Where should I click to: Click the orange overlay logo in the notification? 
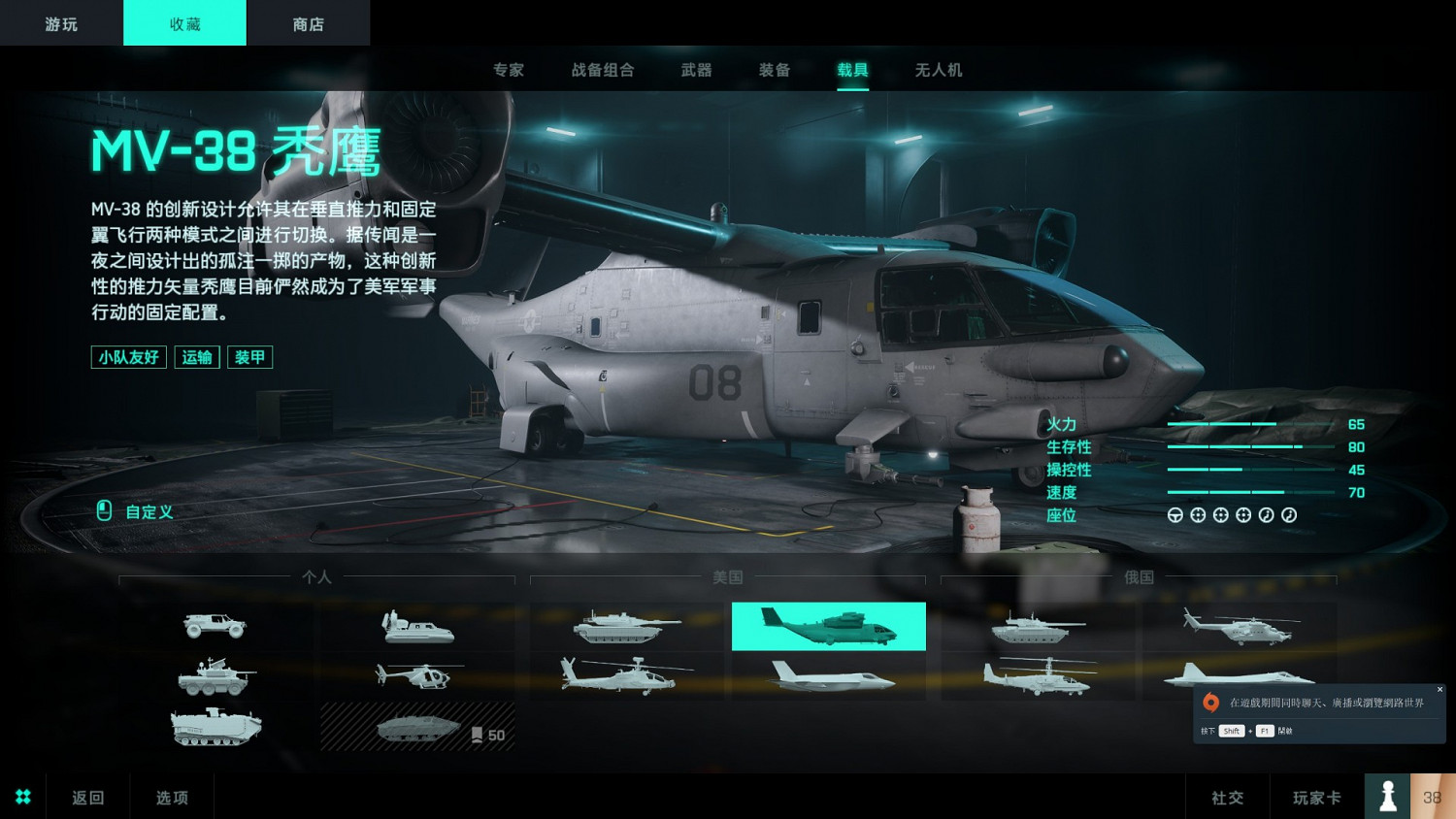pos(1211,702)
